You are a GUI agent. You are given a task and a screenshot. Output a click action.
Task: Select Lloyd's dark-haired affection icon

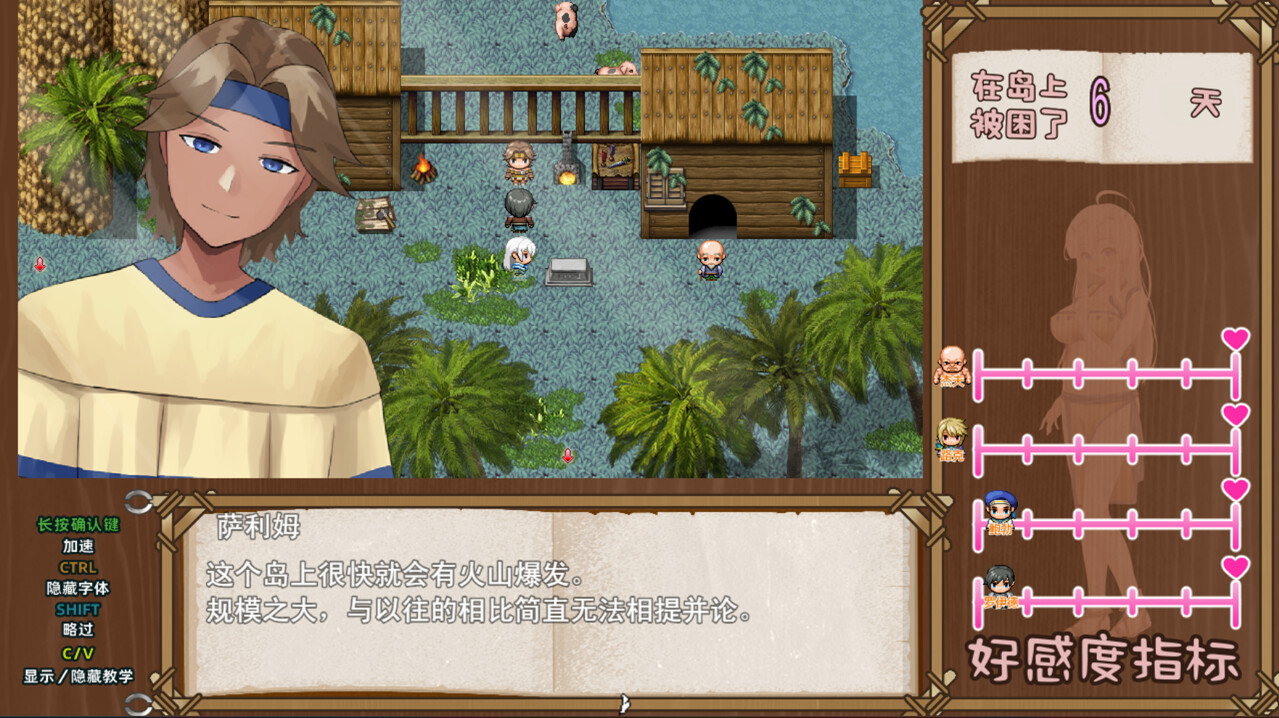pos(998,584)
